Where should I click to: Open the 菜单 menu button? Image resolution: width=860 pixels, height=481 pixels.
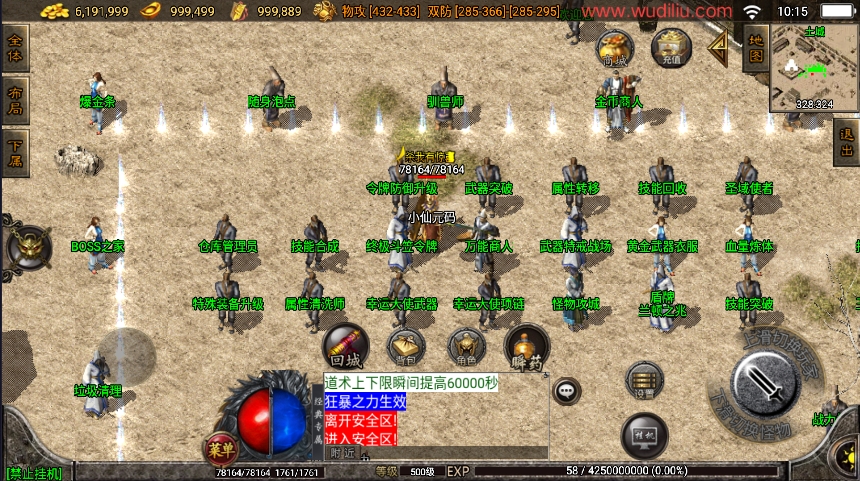point(220,448)
